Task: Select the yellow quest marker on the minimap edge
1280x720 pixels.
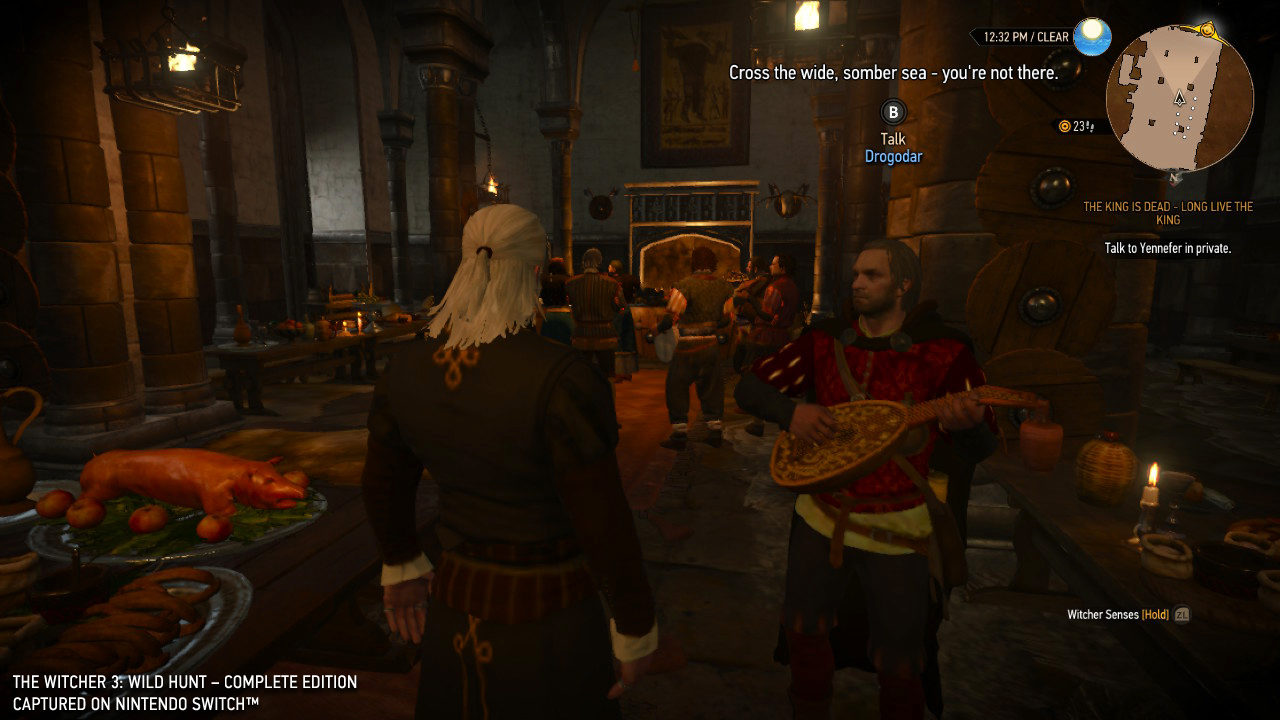Action: coord(1206,29)
